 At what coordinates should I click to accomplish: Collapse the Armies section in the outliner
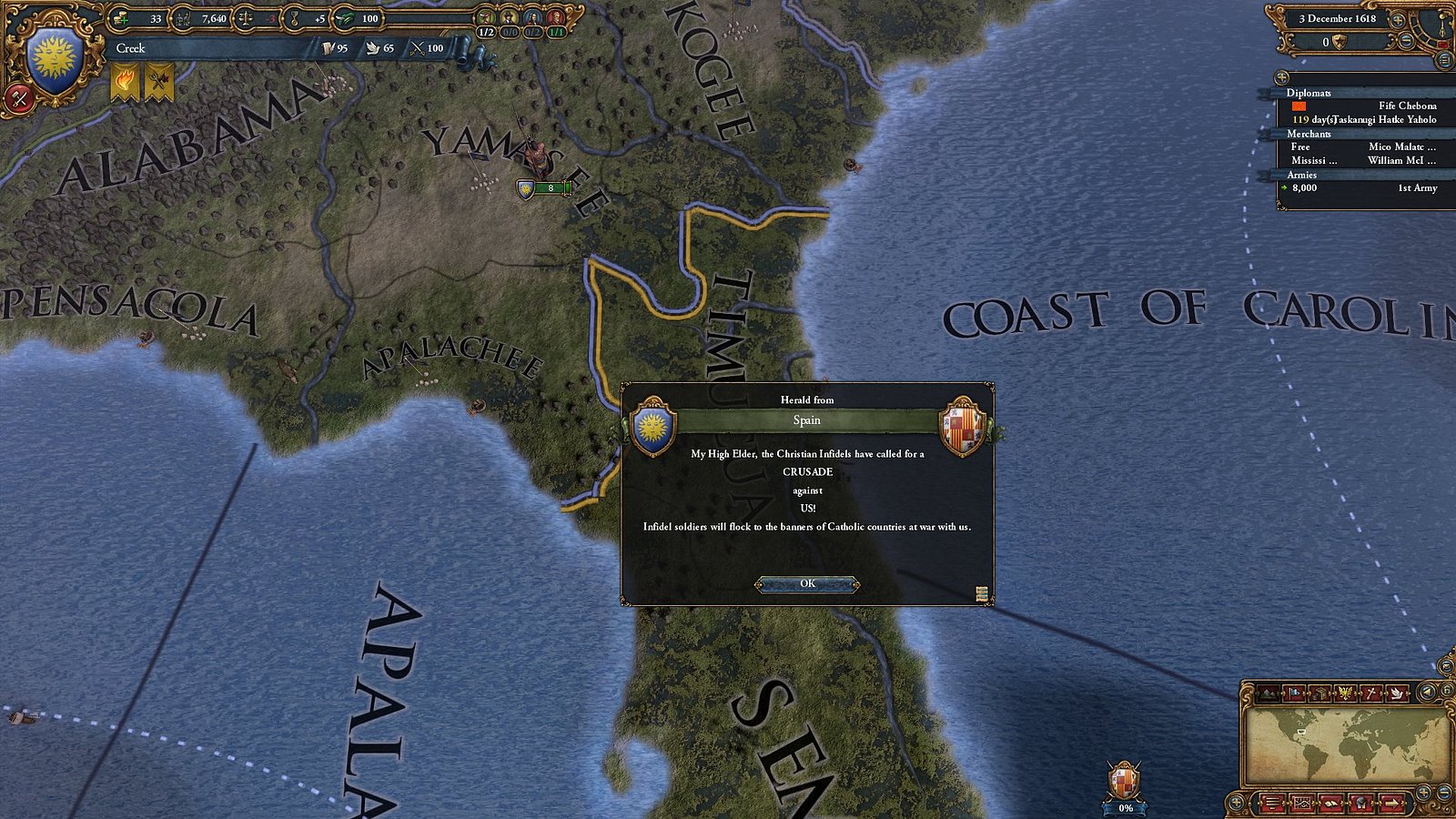tap(1303, 176)
